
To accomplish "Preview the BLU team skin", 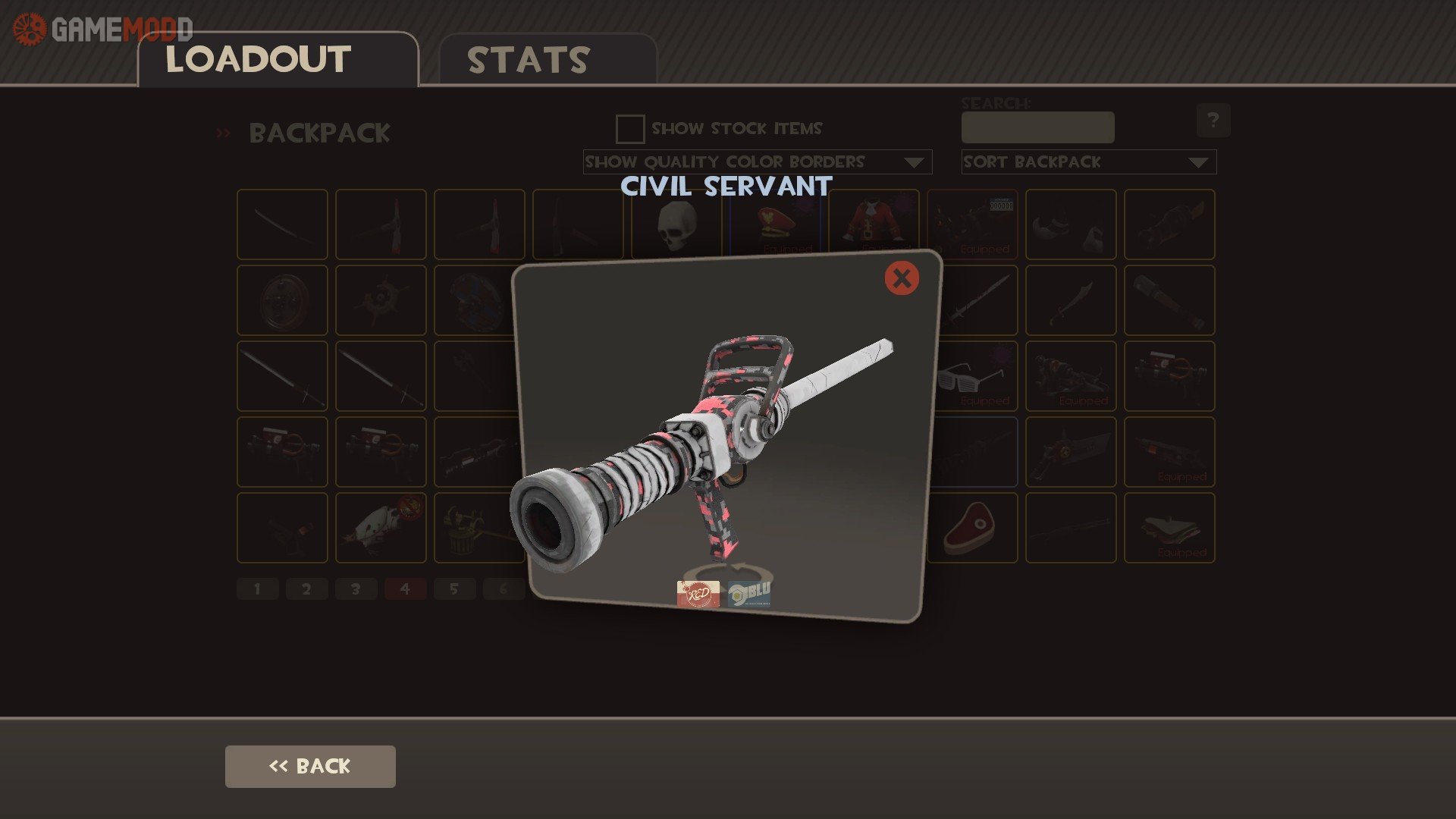I will 749,593.
